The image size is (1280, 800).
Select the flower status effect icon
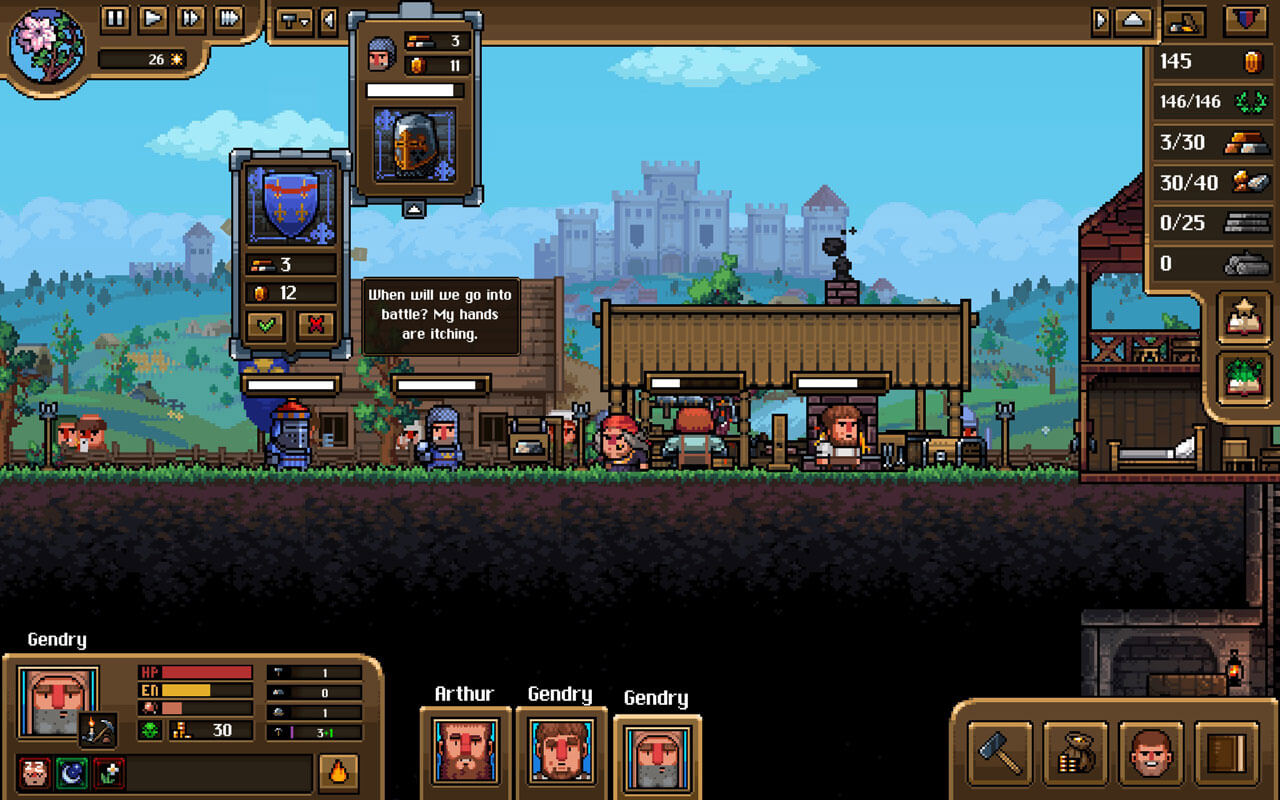point(109,772)
